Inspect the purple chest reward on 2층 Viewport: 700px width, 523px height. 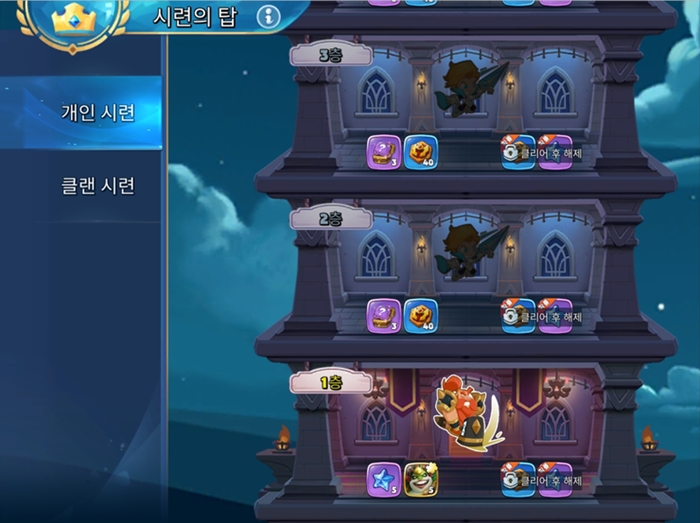383,316
